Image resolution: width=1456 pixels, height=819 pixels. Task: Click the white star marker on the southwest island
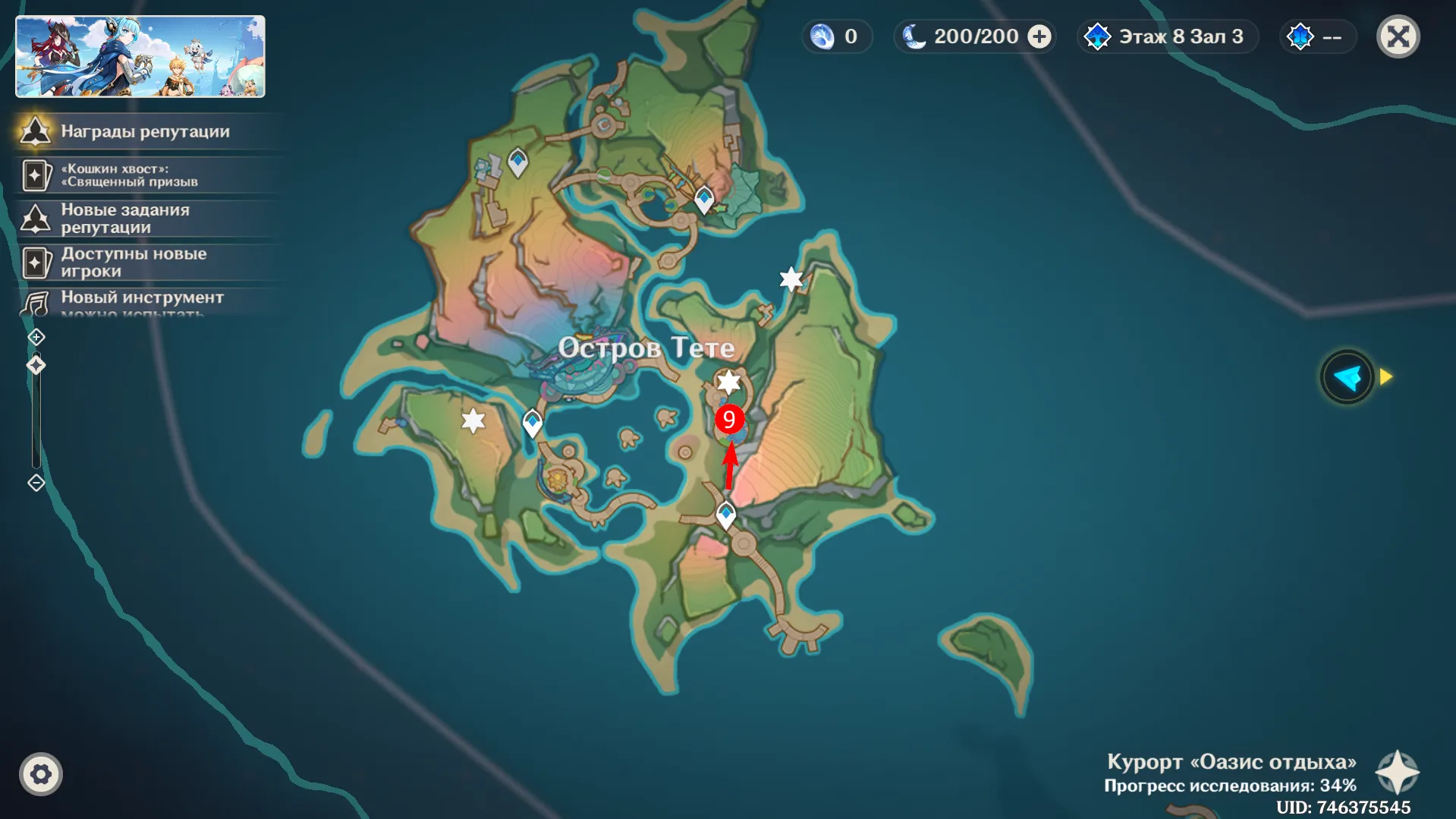473,421
